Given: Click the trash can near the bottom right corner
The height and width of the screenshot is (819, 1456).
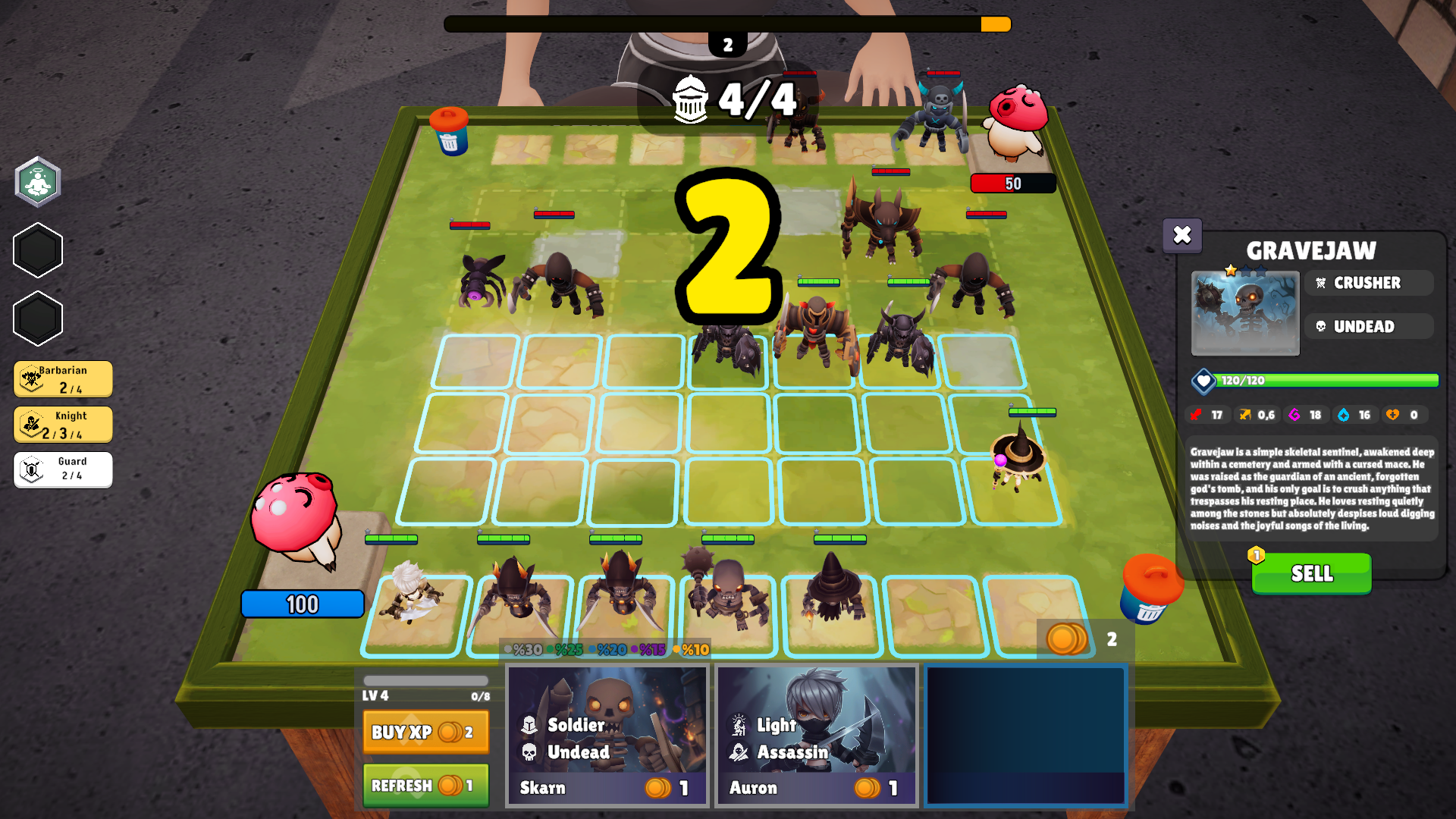Looking at the screenshot, I should click(1150, 590).
